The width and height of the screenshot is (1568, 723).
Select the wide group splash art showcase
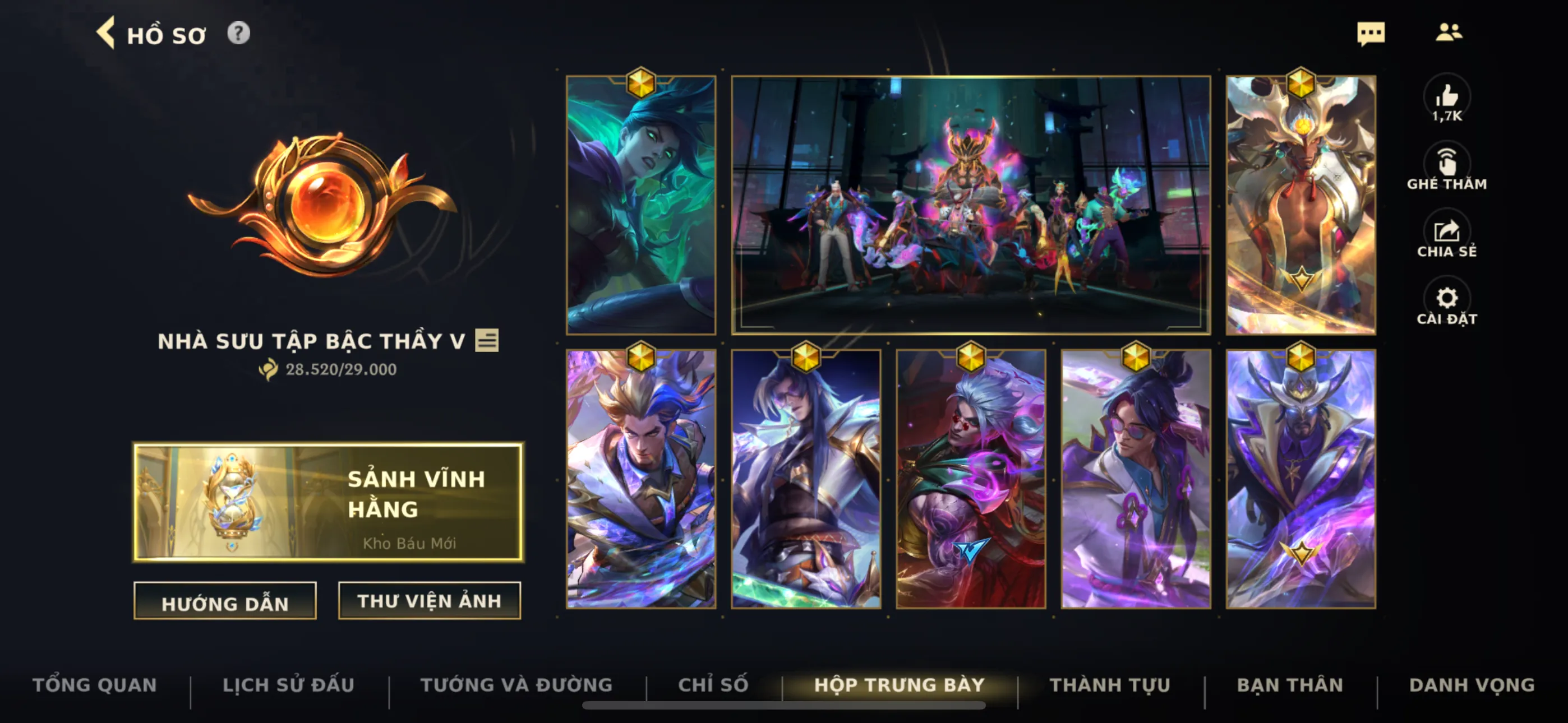(x=970, y=205)
